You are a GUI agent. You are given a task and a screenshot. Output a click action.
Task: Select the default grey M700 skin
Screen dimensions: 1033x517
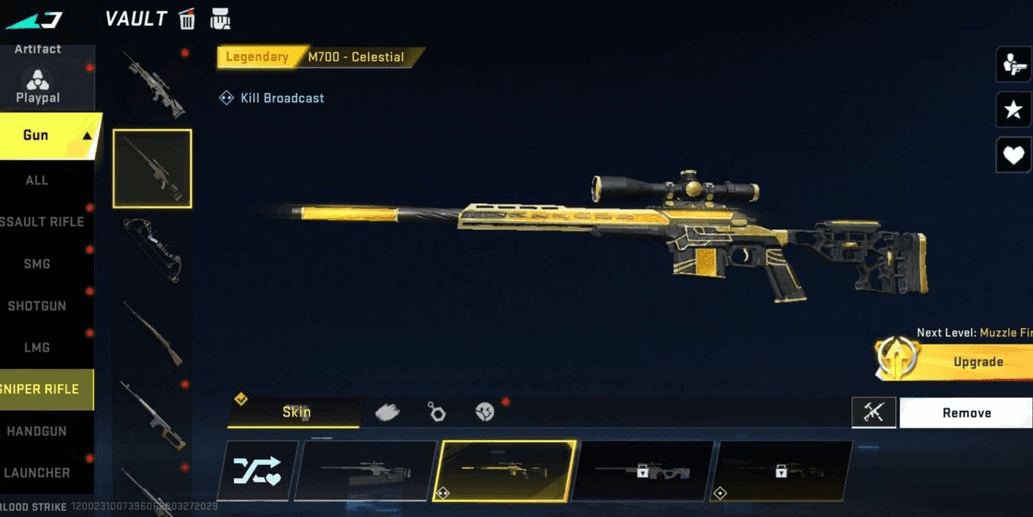click(x=365, y=471)
